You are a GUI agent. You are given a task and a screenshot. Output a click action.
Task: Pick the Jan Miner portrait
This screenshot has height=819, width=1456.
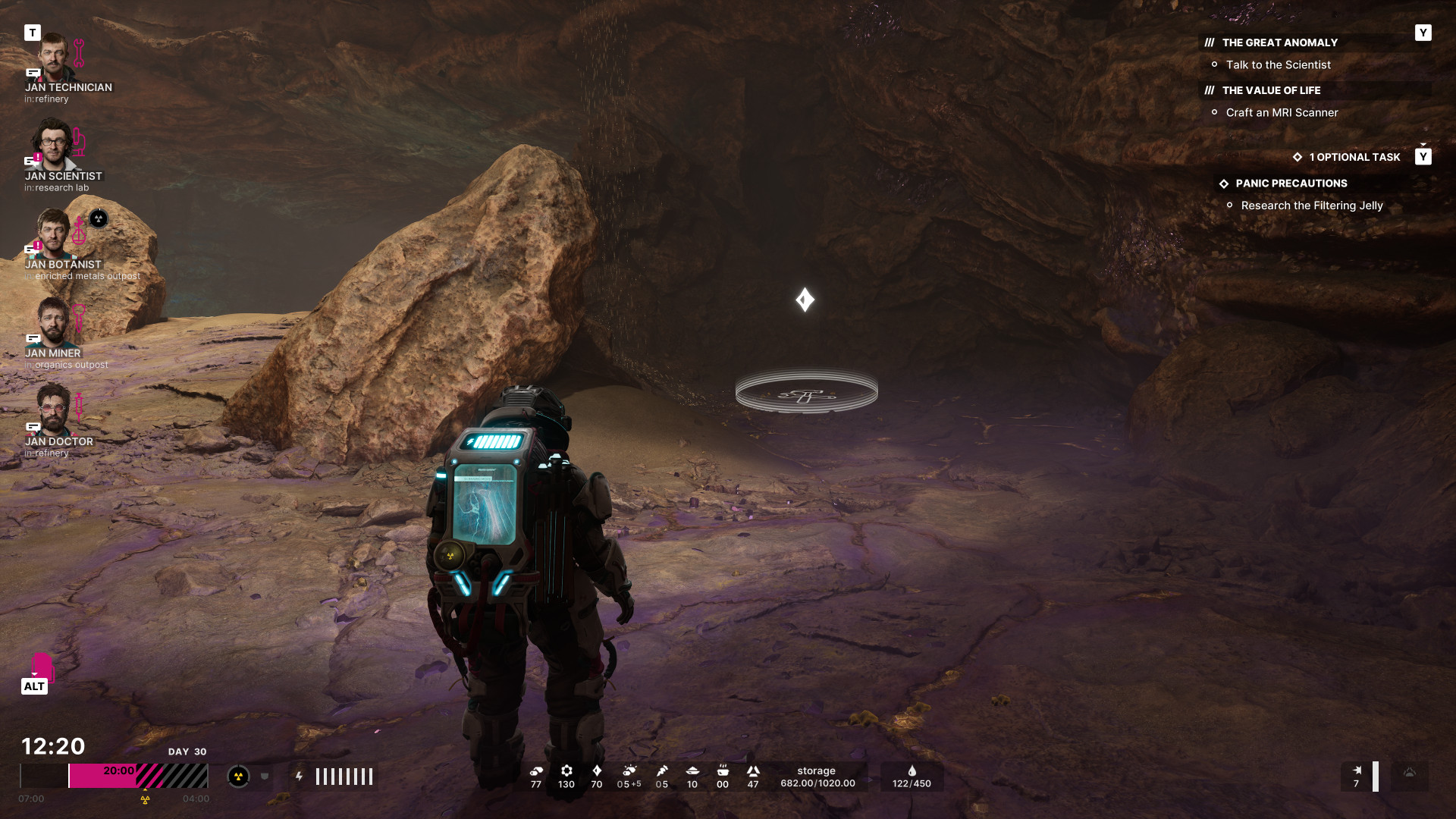point(54,322)
